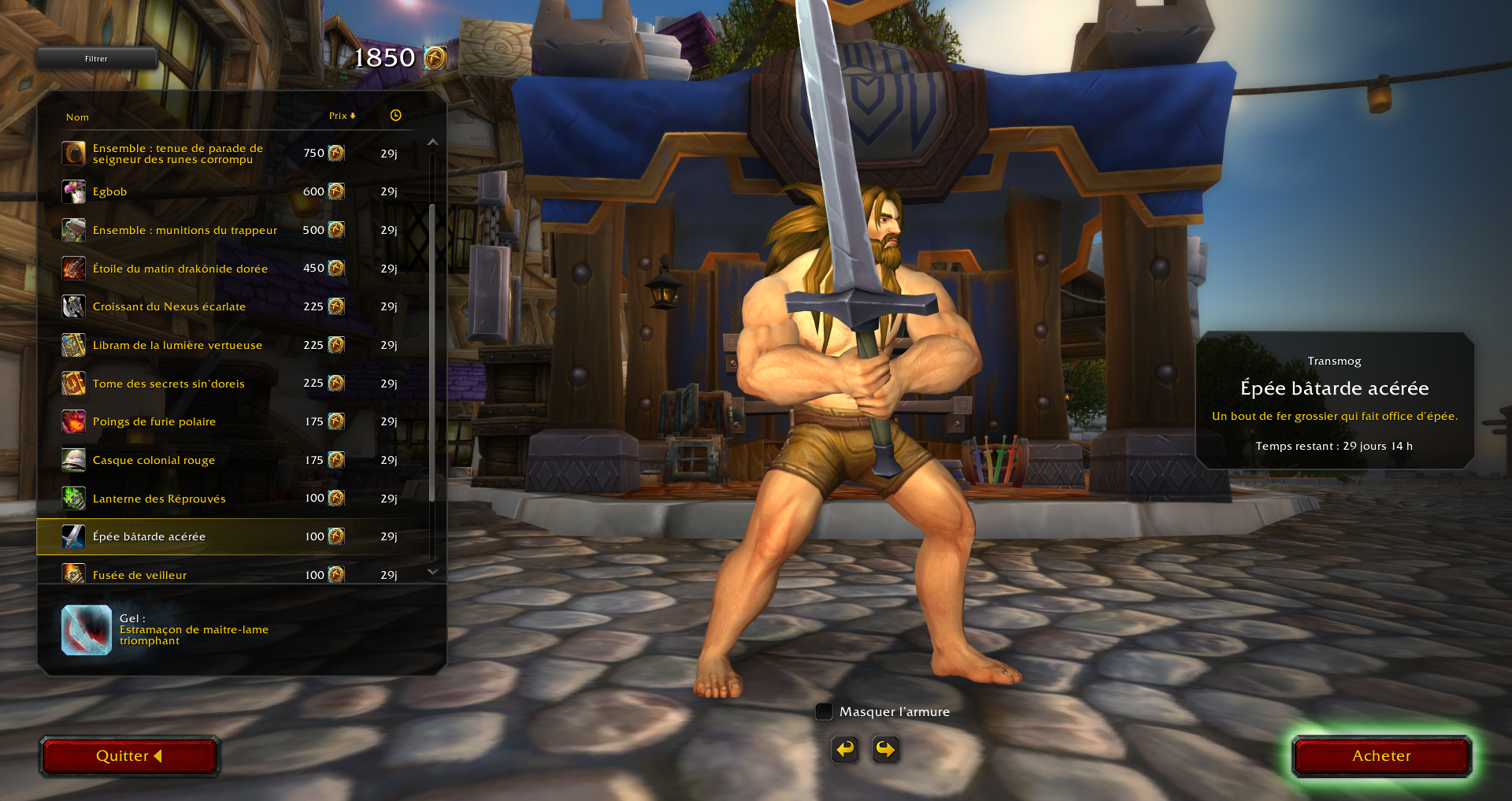The width and height of the screenshot is (1512, 801).
Task: Sort by time remaining clock icon
Action: point(395,116)
